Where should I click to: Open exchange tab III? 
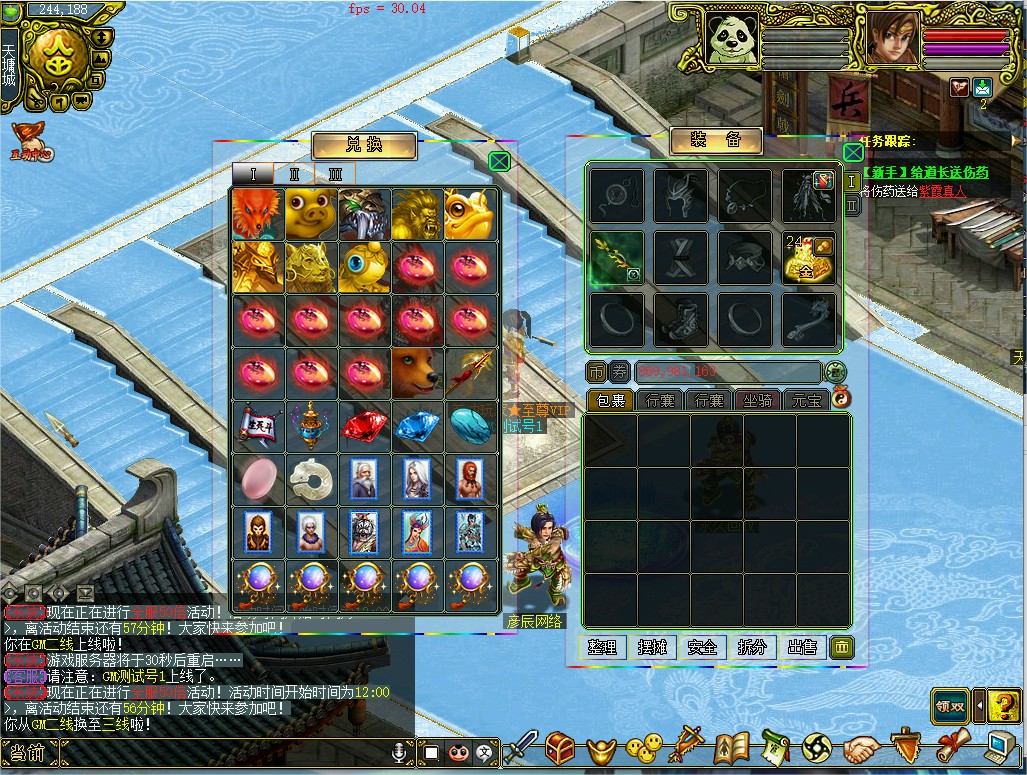335,174
